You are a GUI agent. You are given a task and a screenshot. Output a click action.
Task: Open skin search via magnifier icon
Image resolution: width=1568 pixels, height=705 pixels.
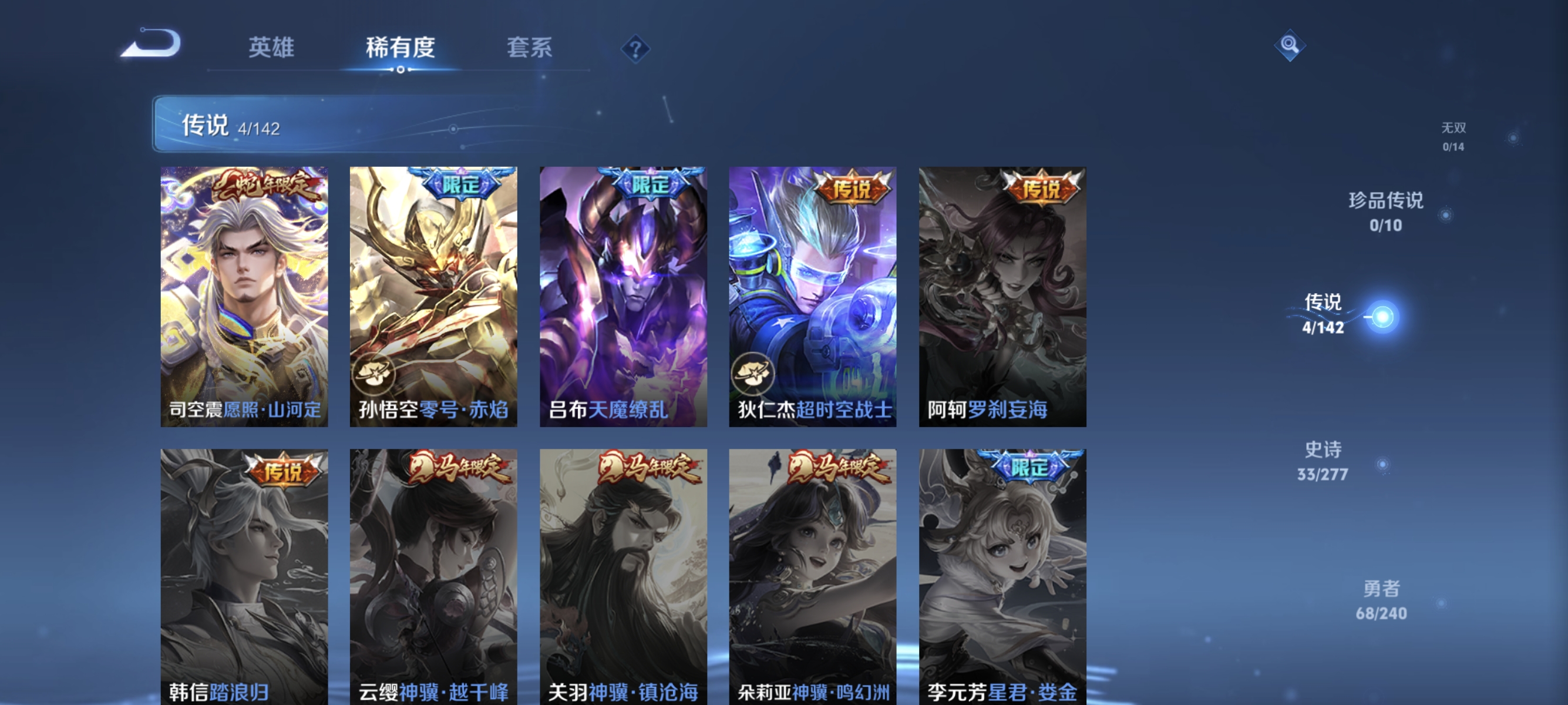(1291, 45)
